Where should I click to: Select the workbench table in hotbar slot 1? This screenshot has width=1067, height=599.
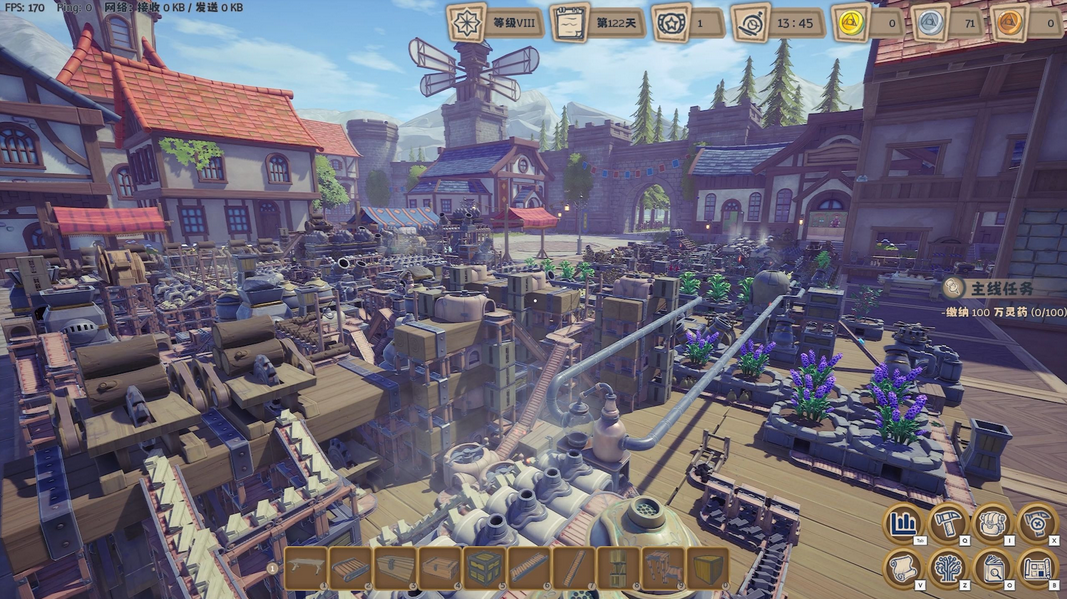pyautogui.click(x=306, y=568)
